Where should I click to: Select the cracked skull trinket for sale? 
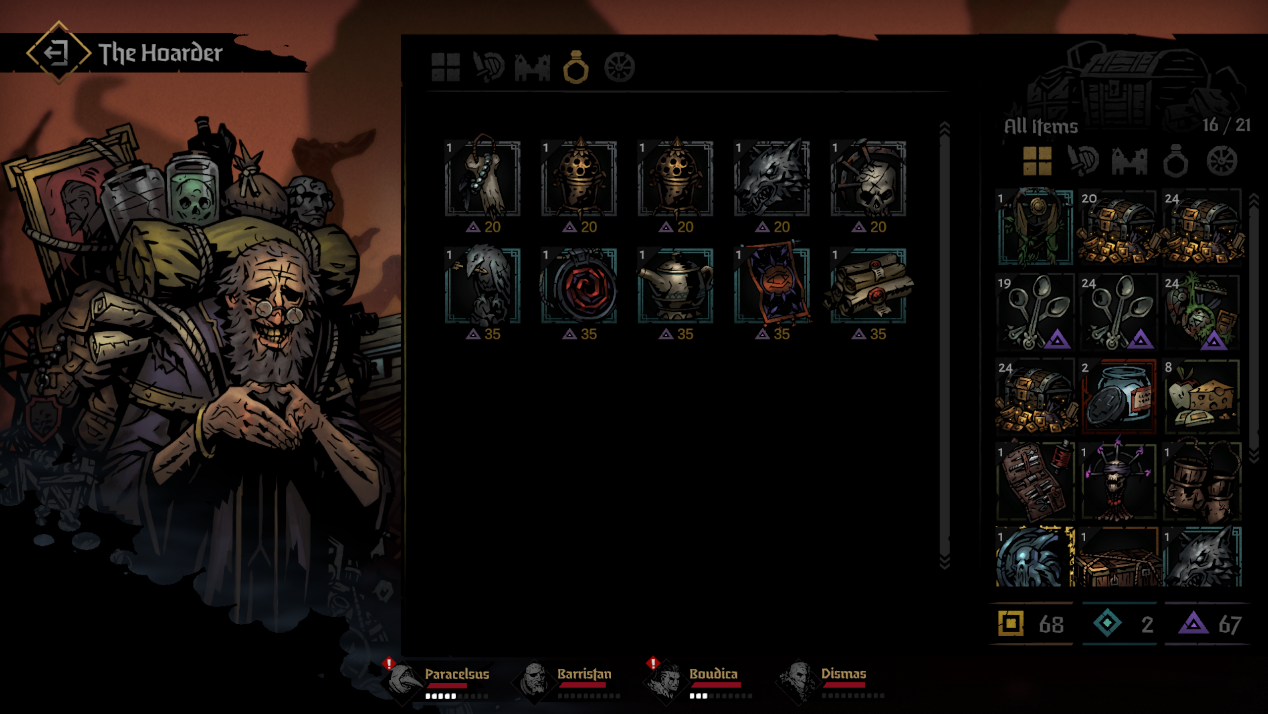coord(868,179)
